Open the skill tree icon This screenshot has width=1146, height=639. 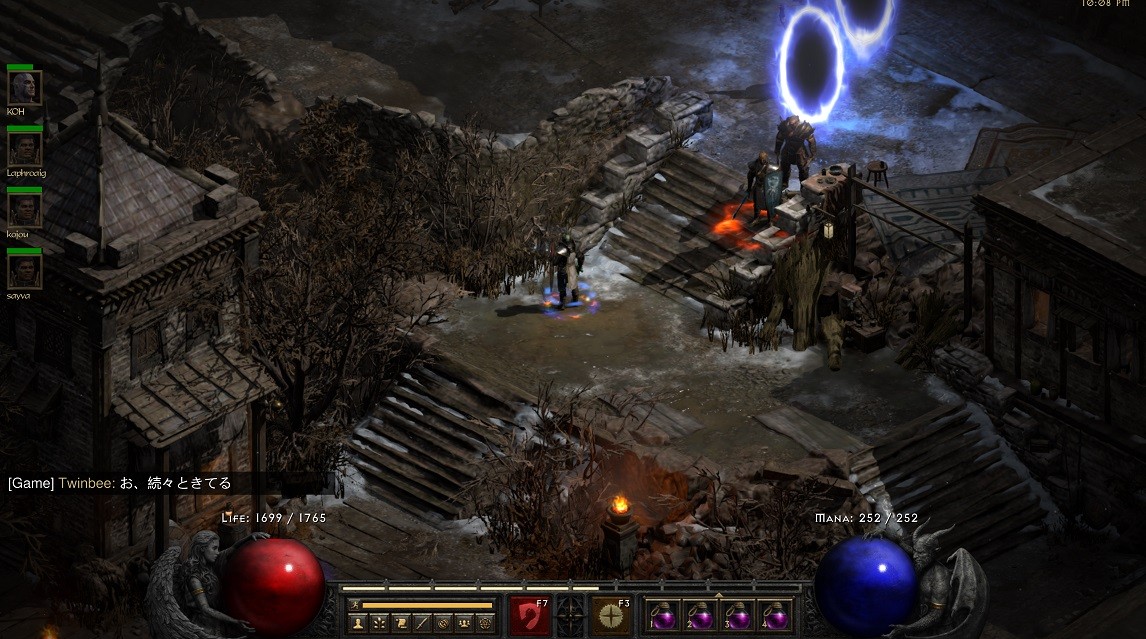tap(379, 623)
